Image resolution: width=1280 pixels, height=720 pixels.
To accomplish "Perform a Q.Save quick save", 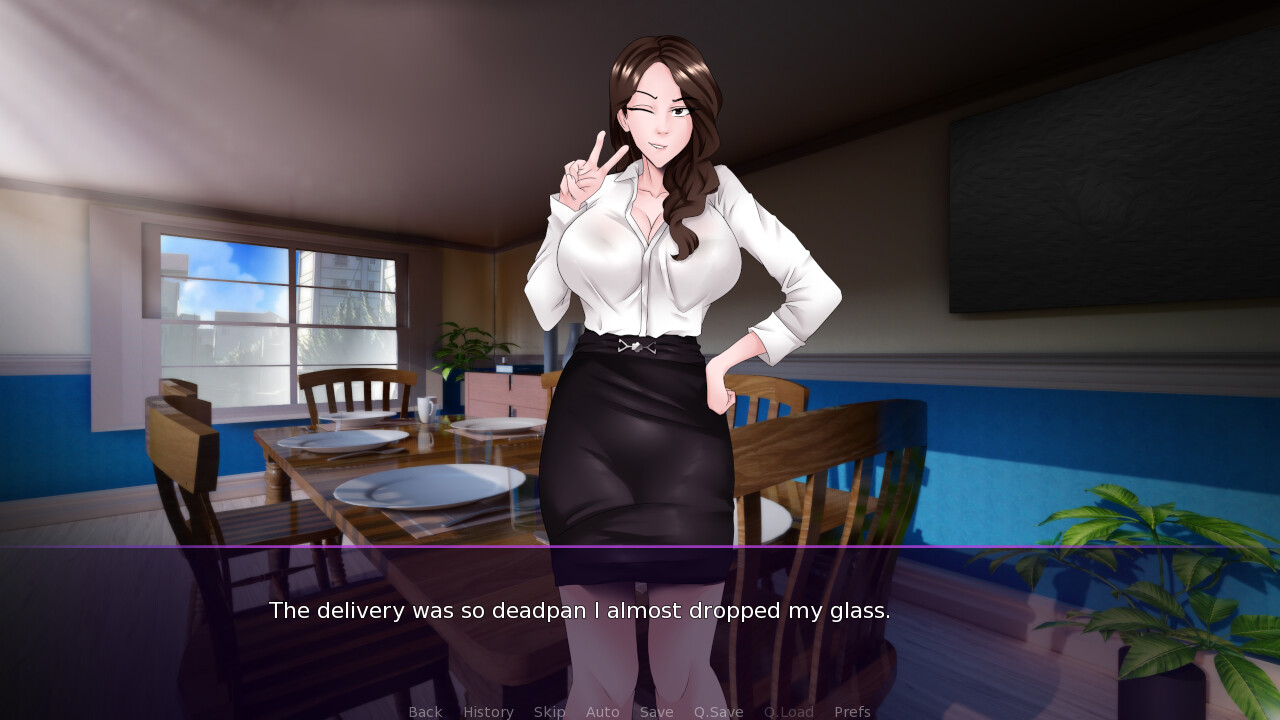I will 718,711.
